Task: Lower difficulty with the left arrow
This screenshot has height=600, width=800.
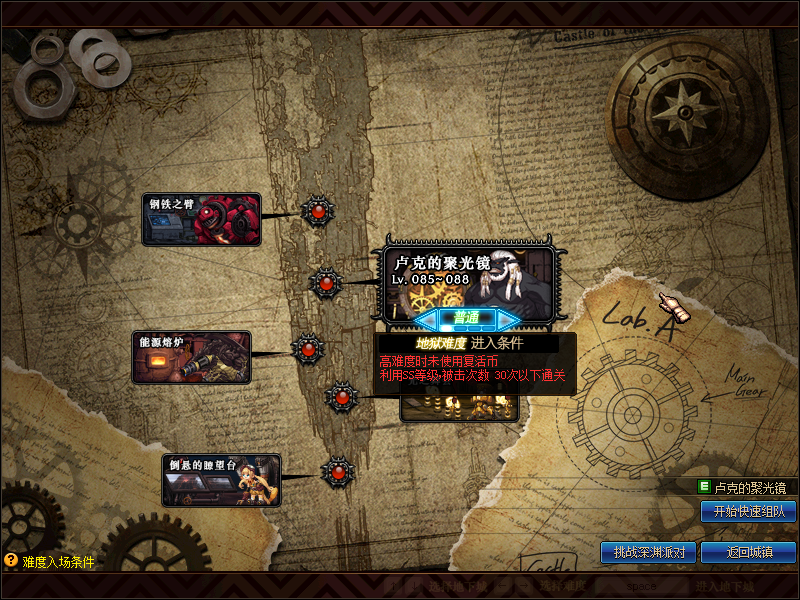Action: pos(427,319)
